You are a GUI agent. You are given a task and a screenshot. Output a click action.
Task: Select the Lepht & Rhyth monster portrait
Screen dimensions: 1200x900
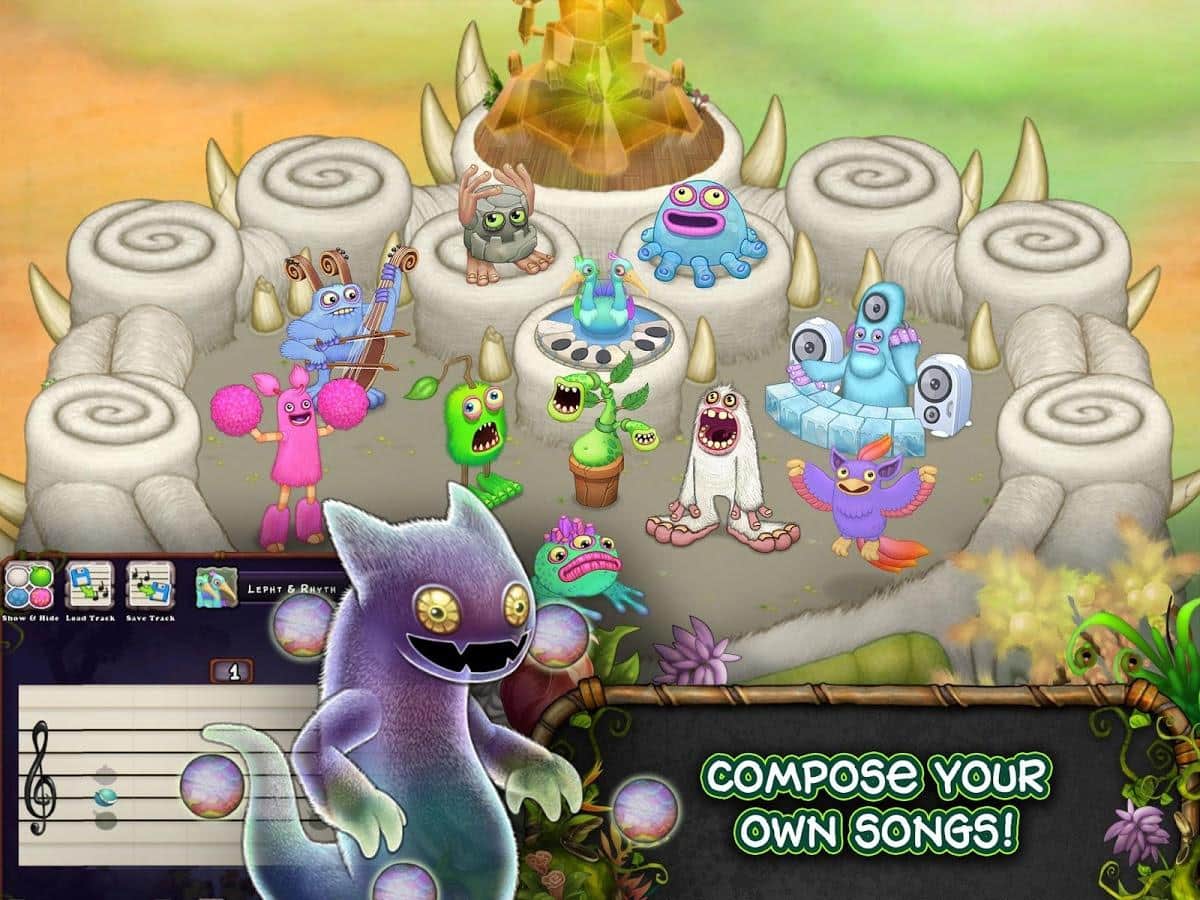(x=214, y=589)
